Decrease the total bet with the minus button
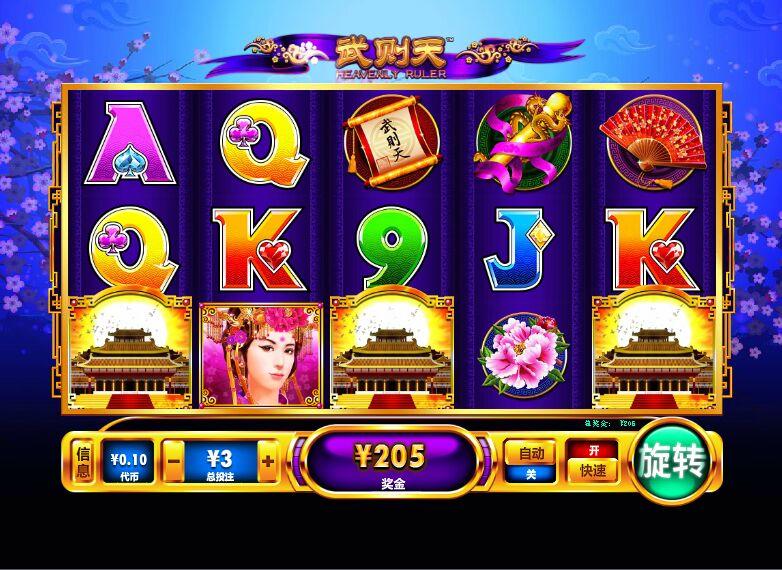 coord(173,462)
